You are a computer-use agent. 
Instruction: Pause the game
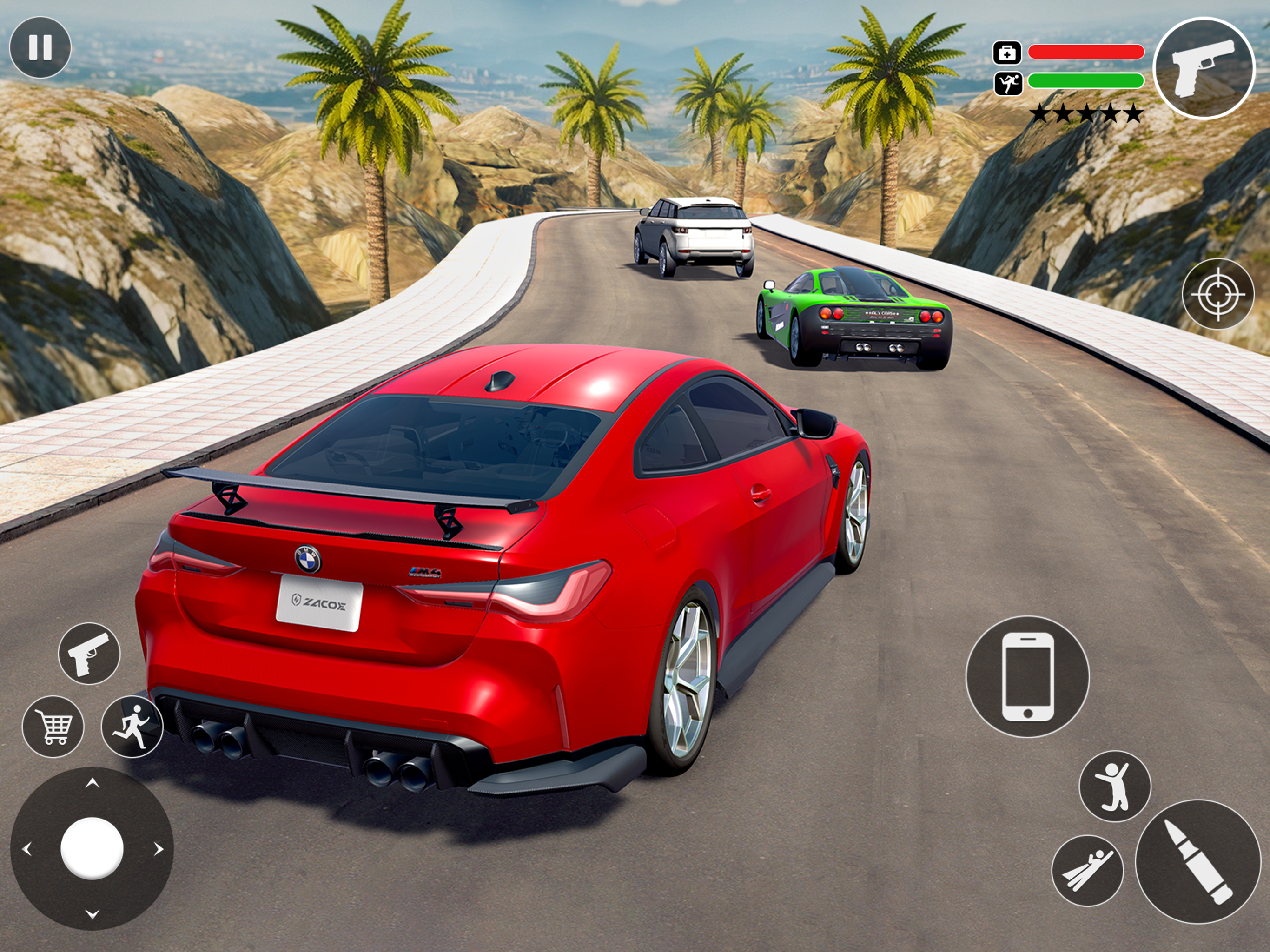click(x=40, y=47)
